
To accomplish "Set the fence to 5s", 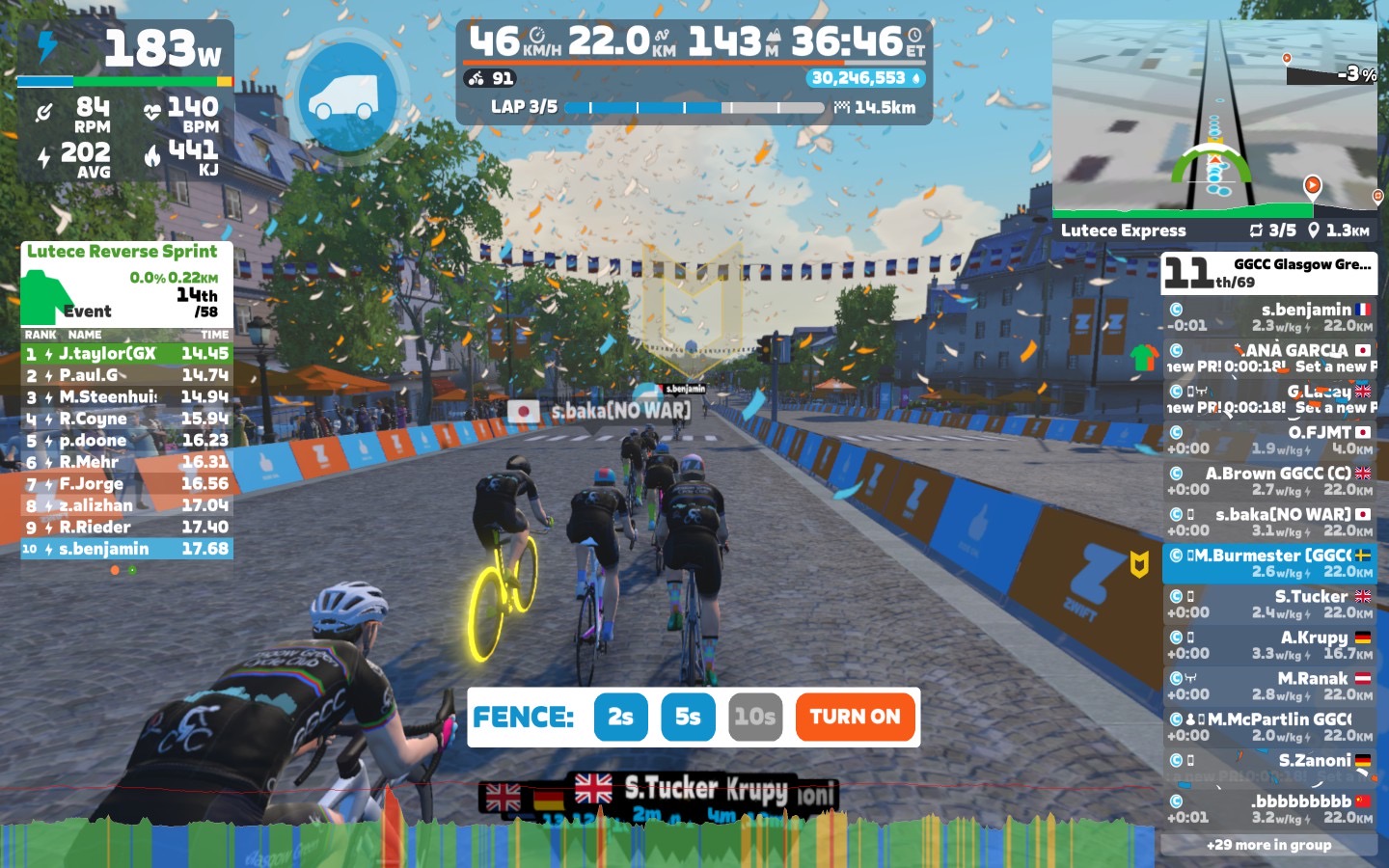I will click(688, 717).
